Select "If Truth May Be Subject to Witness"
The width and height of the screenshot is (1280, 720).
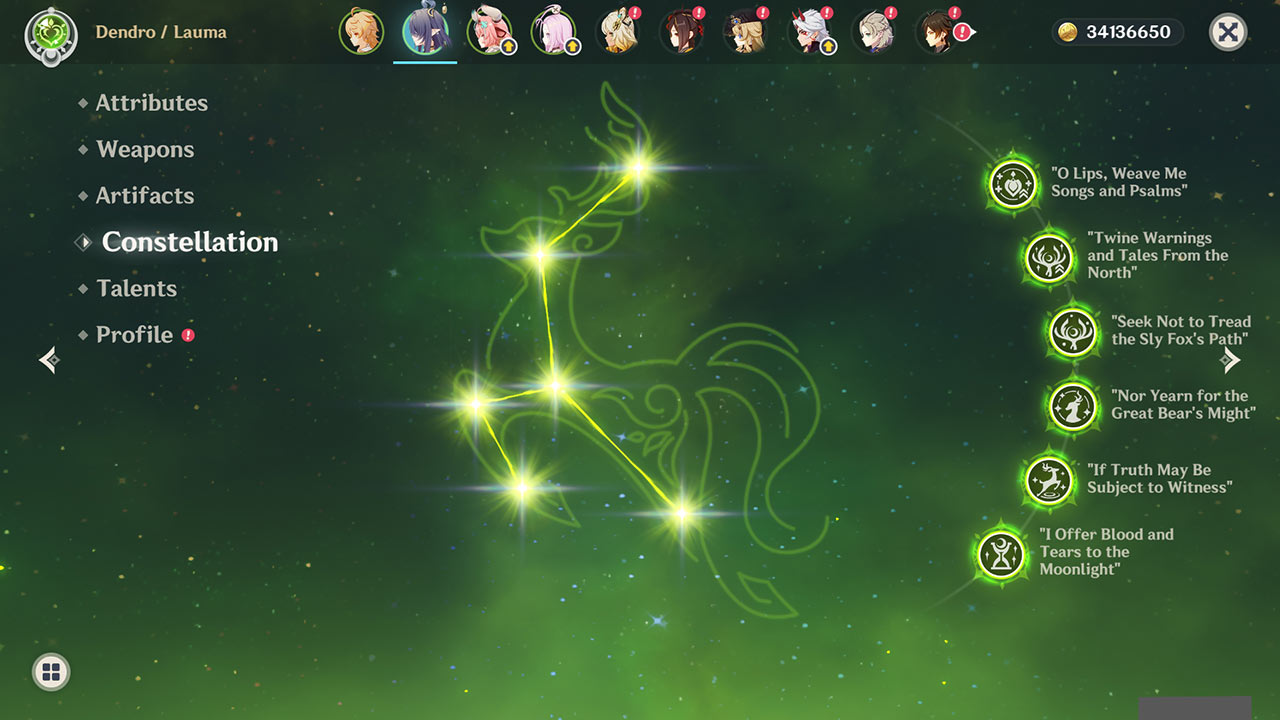[1049, 481]
